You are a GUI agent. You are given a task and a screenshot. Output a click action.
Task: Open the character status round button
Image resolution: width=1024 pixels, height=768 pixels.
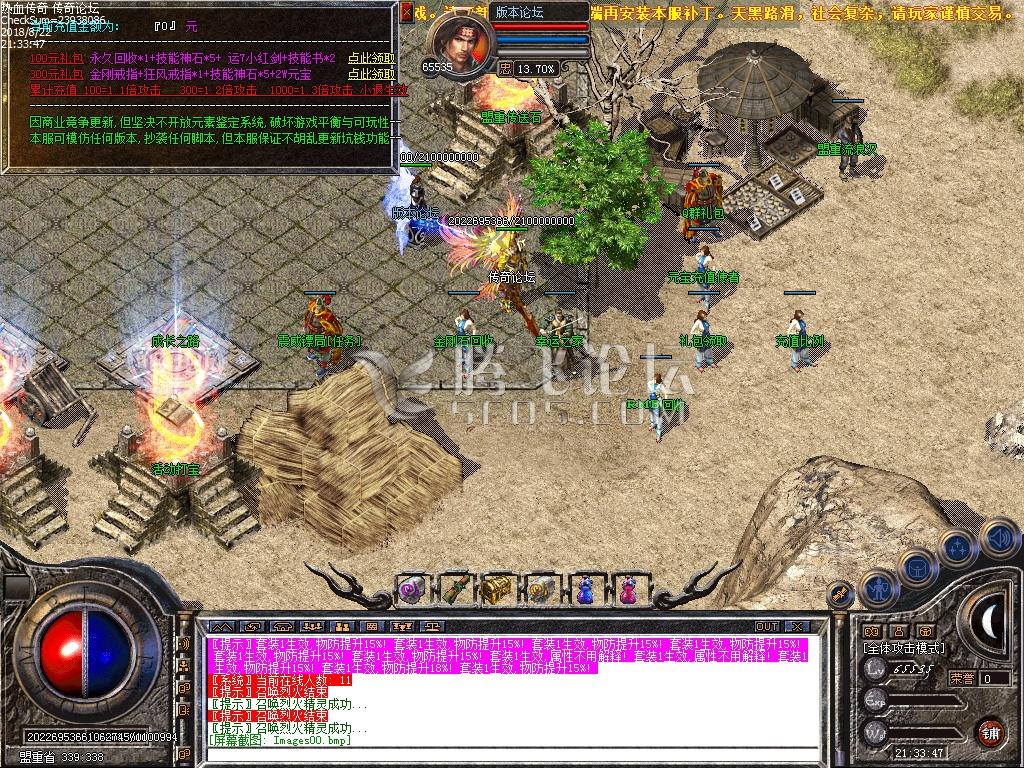(879, 589)
